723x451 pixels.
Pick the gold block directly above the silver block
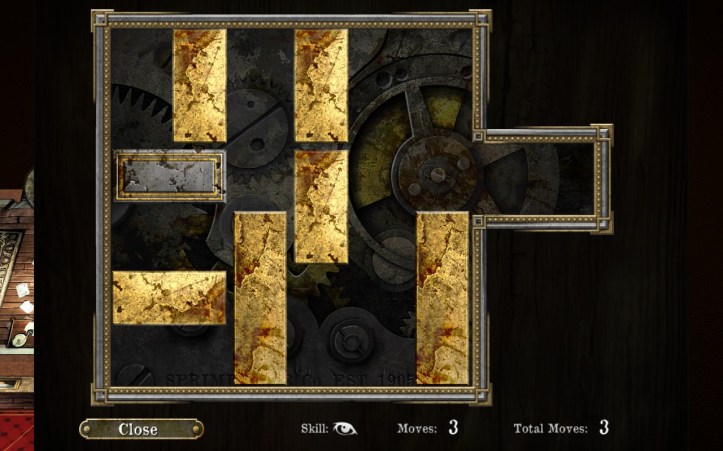coord(200,85)
